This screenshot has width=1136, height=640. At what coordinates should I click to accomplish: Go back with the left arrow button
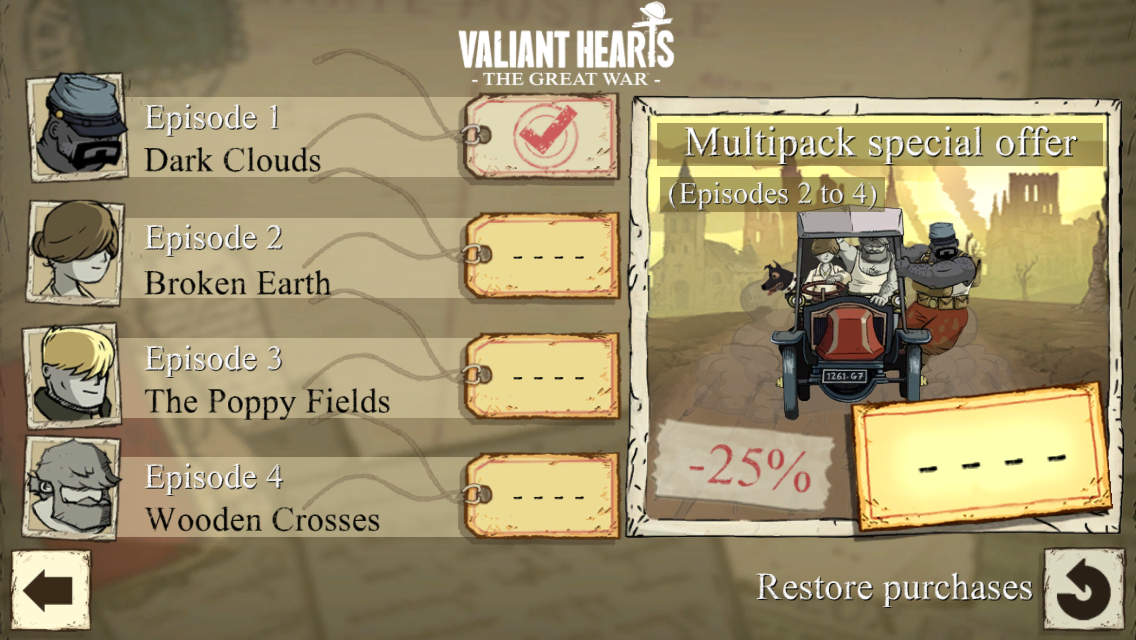pos(50,590)
